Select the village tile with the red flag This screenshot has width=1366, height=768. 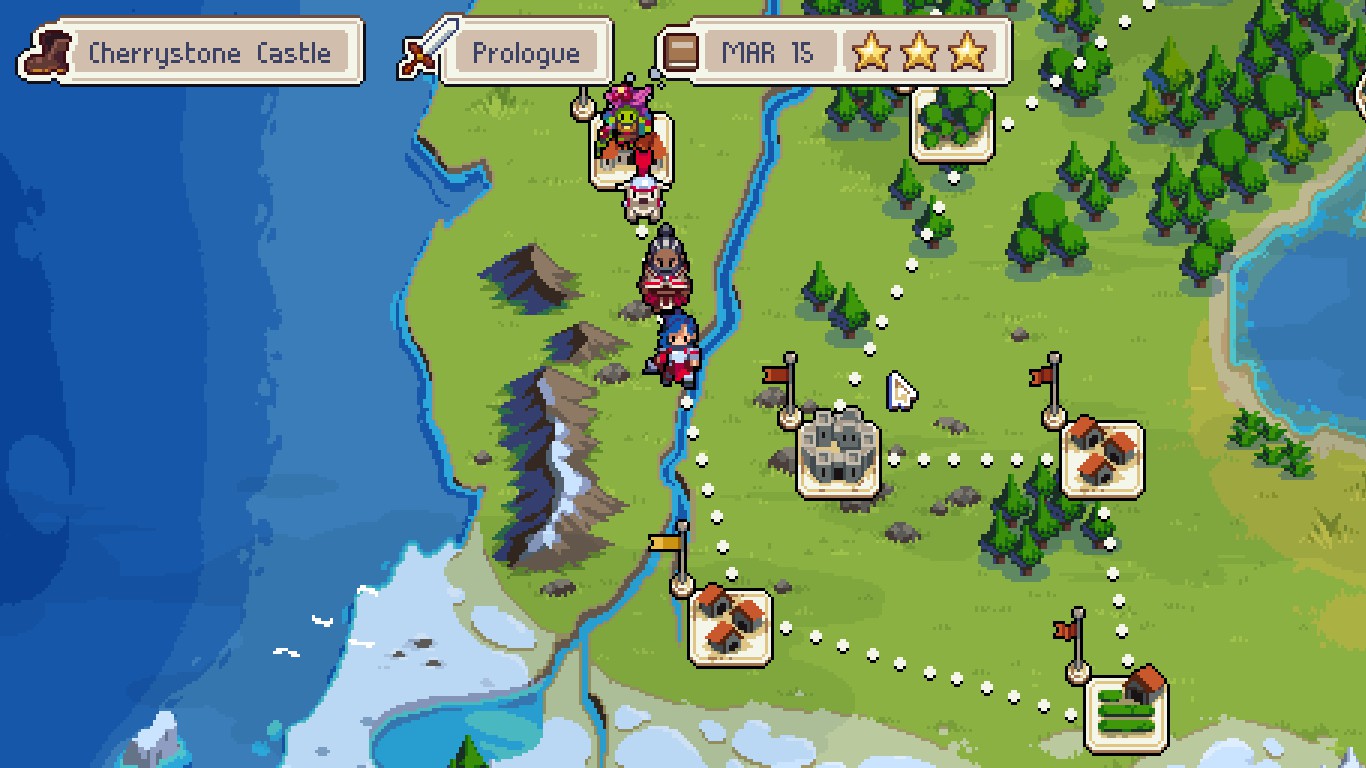click(1101, 458)
